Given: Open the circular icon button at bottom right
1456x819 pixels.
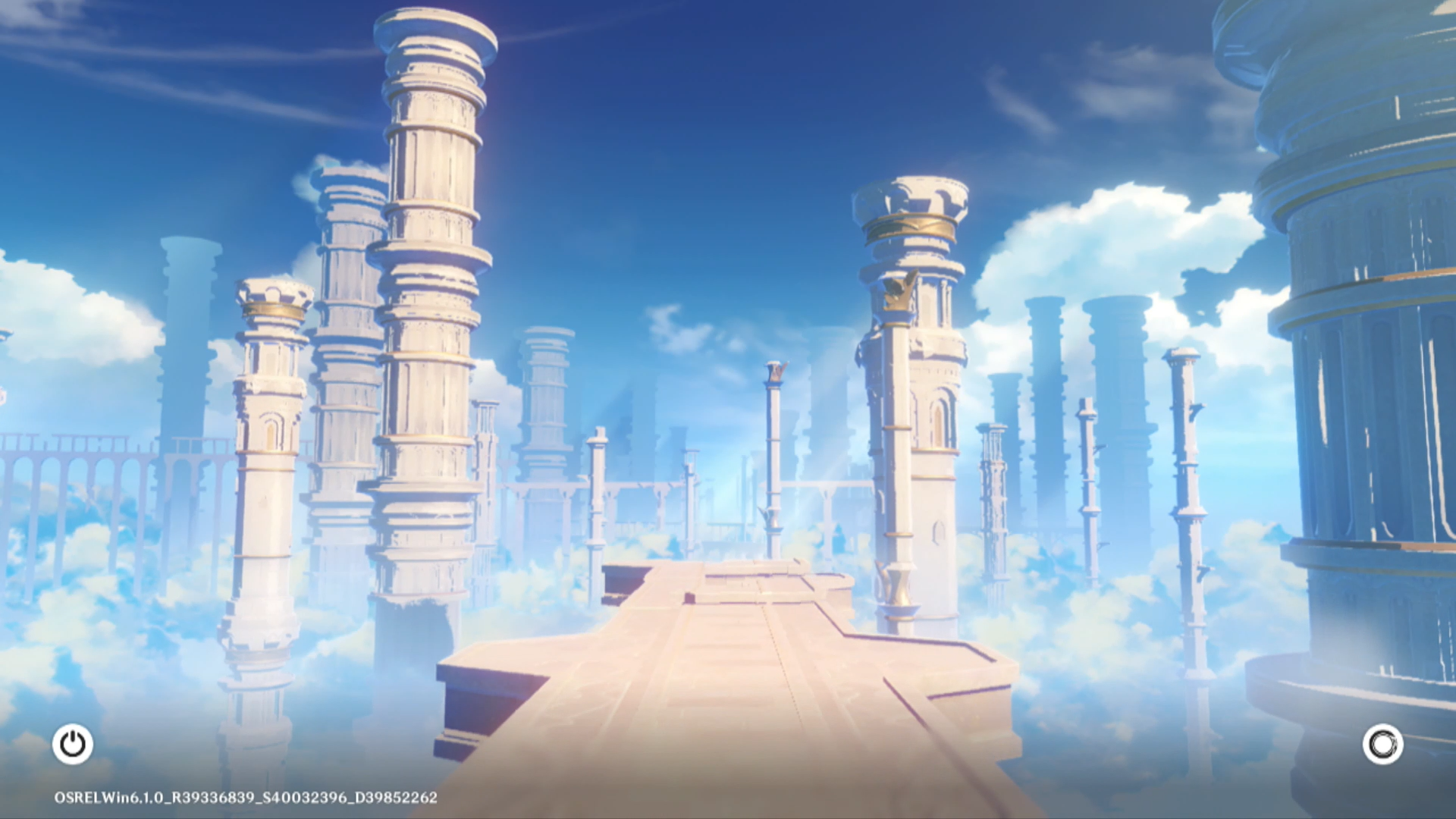Looking at the screenshot, I should point(1382,744).
